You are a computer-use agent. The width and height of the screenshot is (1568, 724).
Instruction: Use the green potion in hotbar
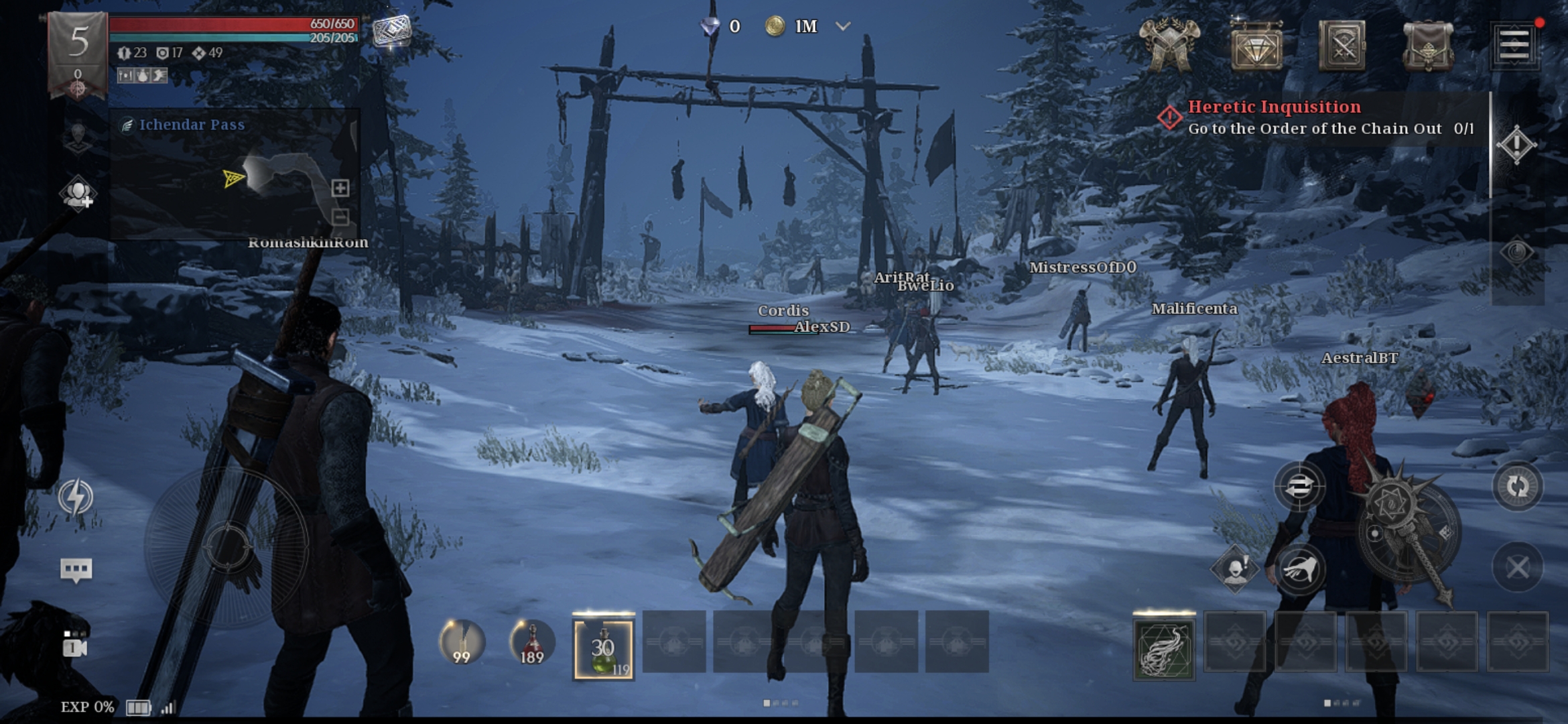pos(603,649)
